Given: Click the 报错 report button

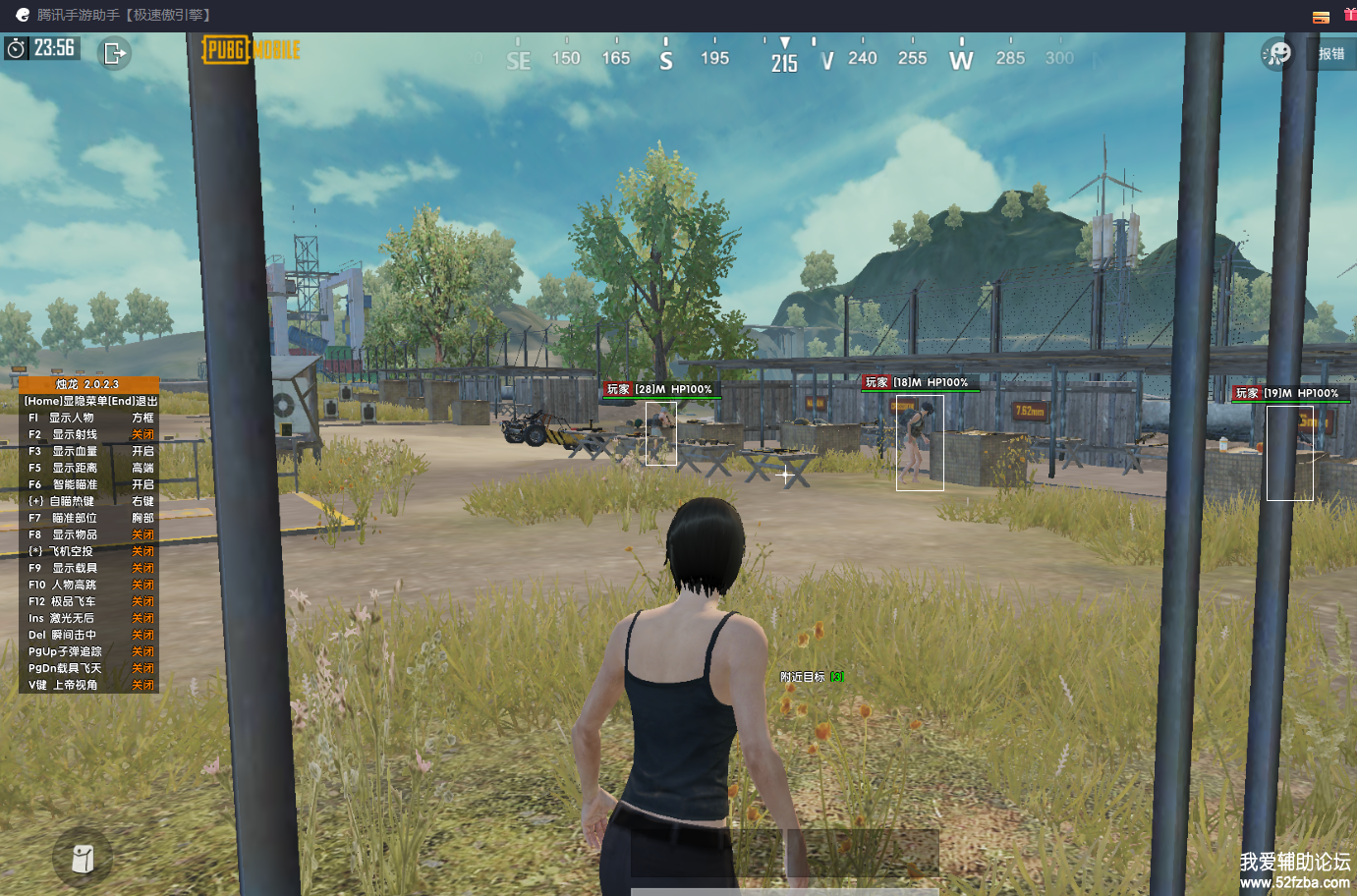Looking at the screenshot, I should coord(1331,54).
